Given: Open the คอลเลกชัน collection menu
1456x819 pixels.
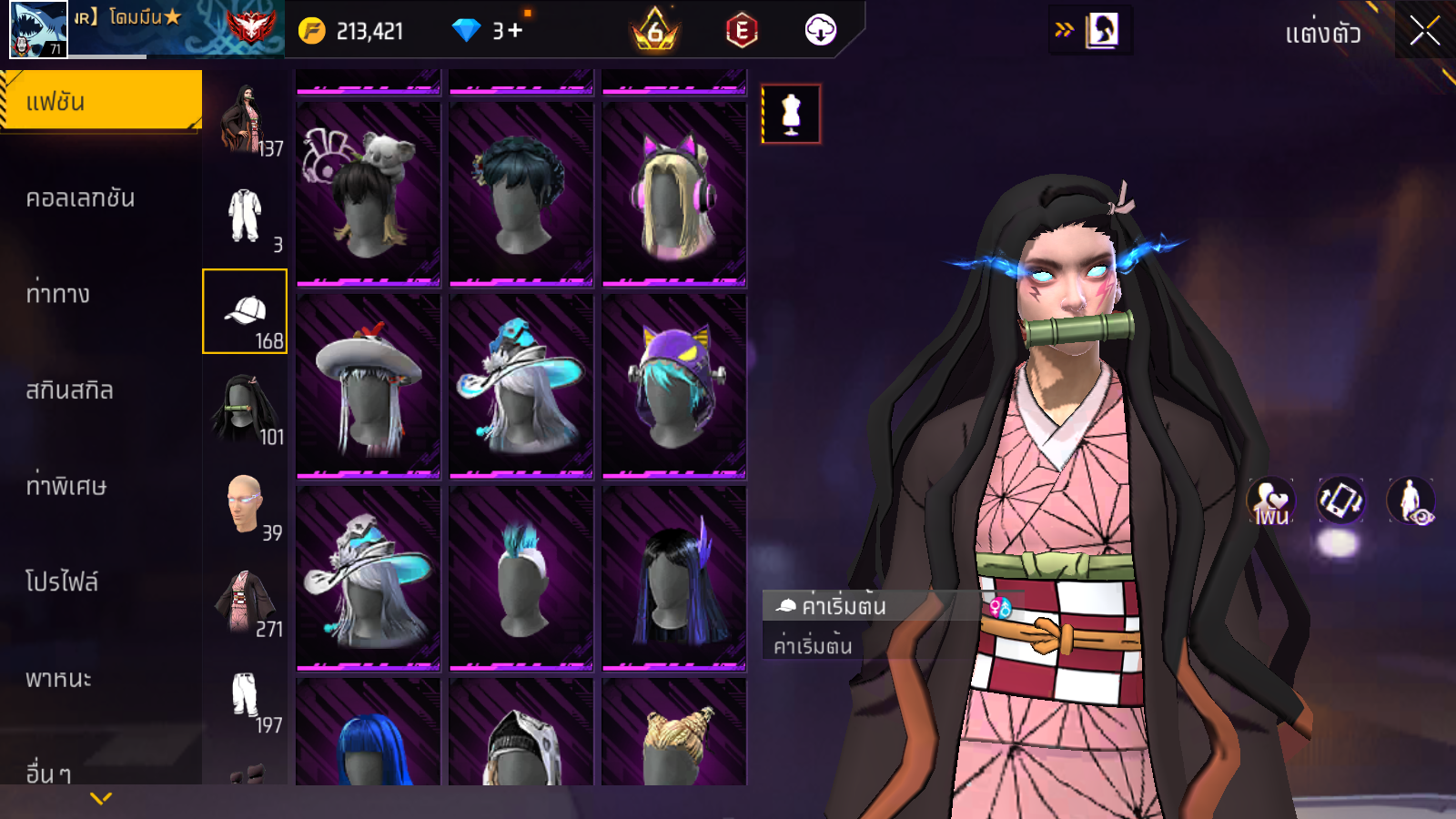Looking at the screenshot, I should 82,198.
